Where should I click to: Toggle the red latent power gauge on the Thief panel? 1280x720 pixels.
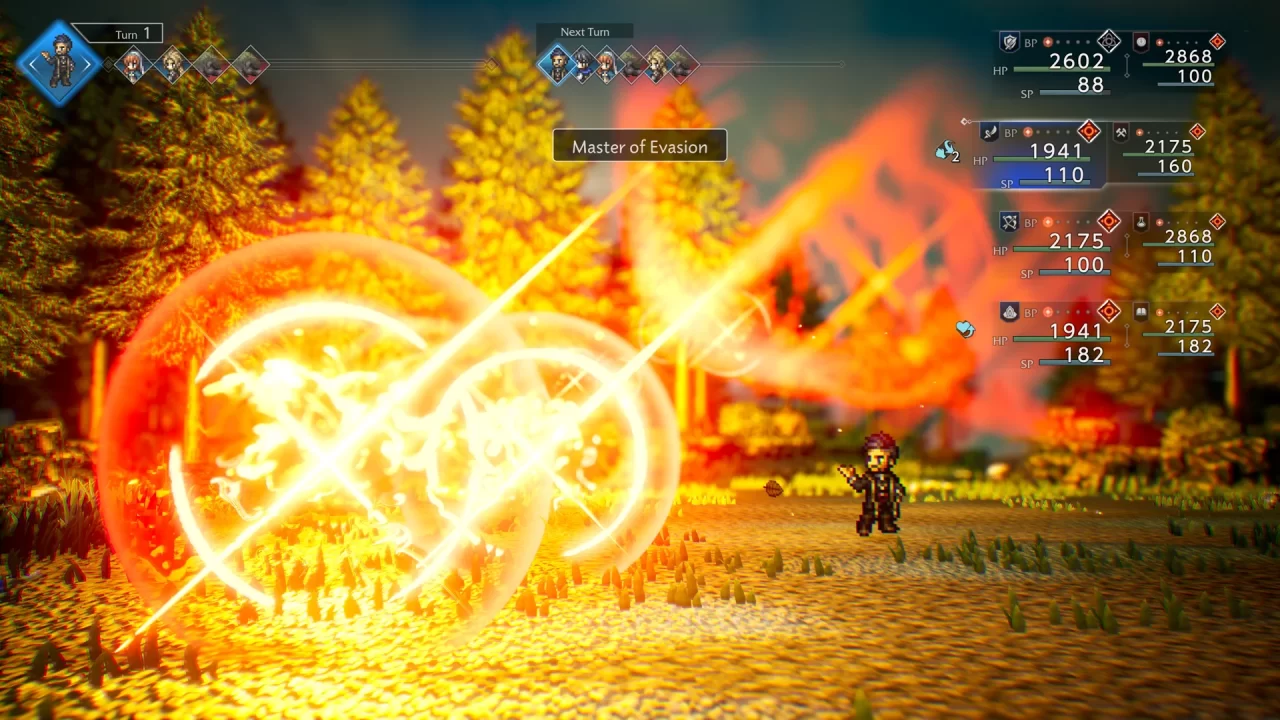coord(1089,131)
